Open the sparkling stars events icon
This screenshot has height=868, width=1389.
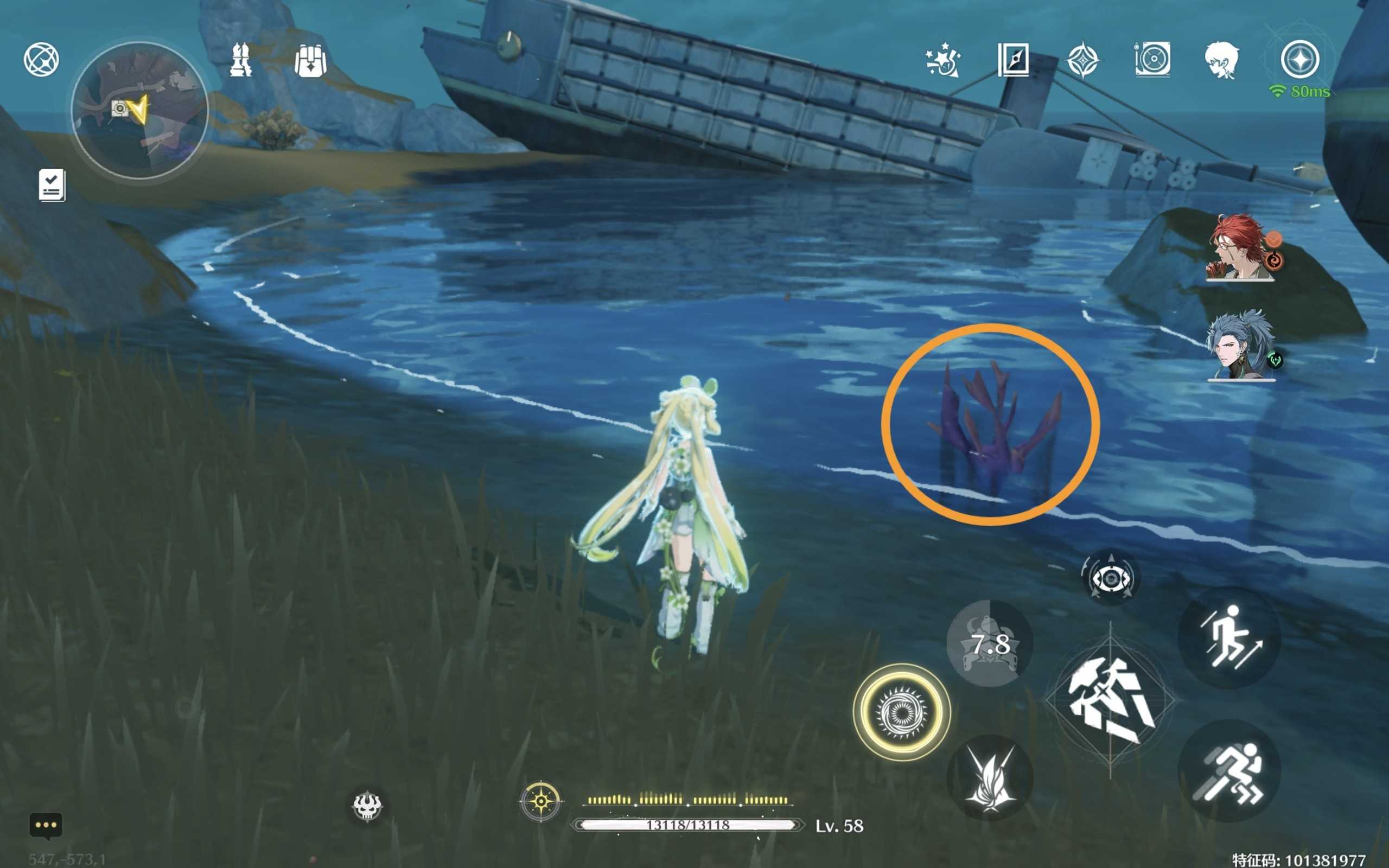tap(942, 60)
